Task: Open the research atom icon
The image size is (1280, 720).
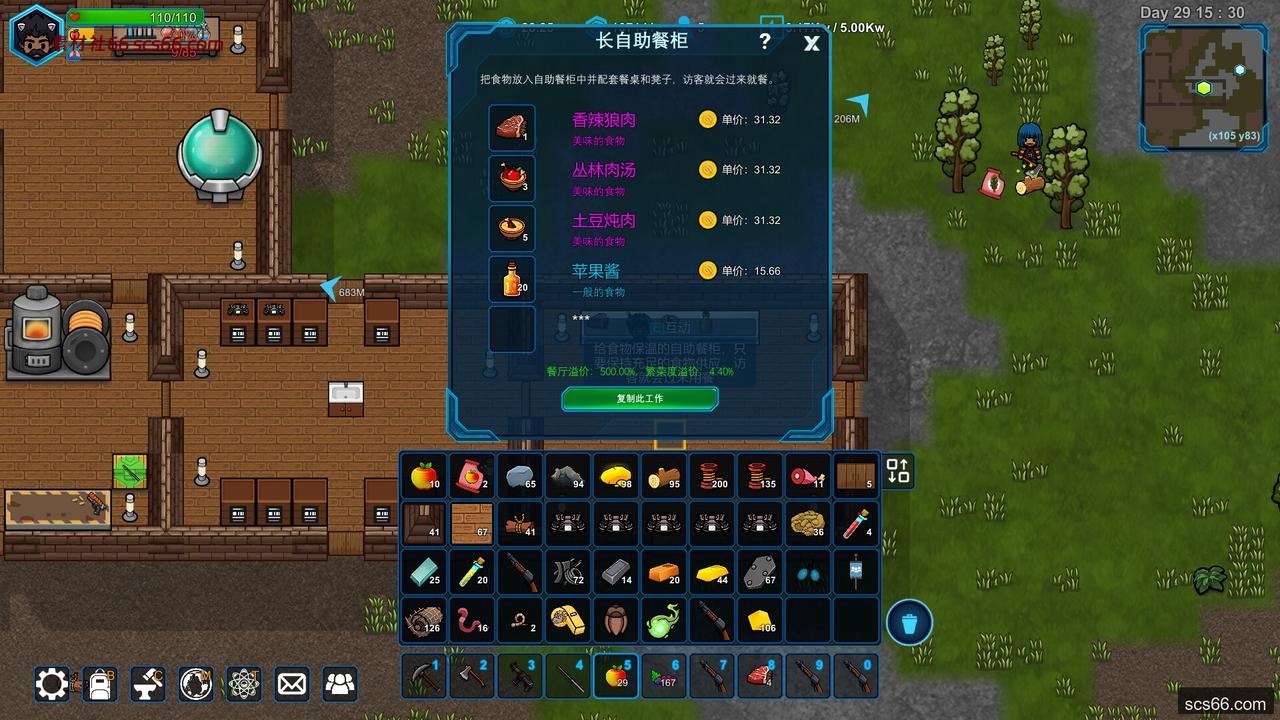Action: [x=243, y=683]
